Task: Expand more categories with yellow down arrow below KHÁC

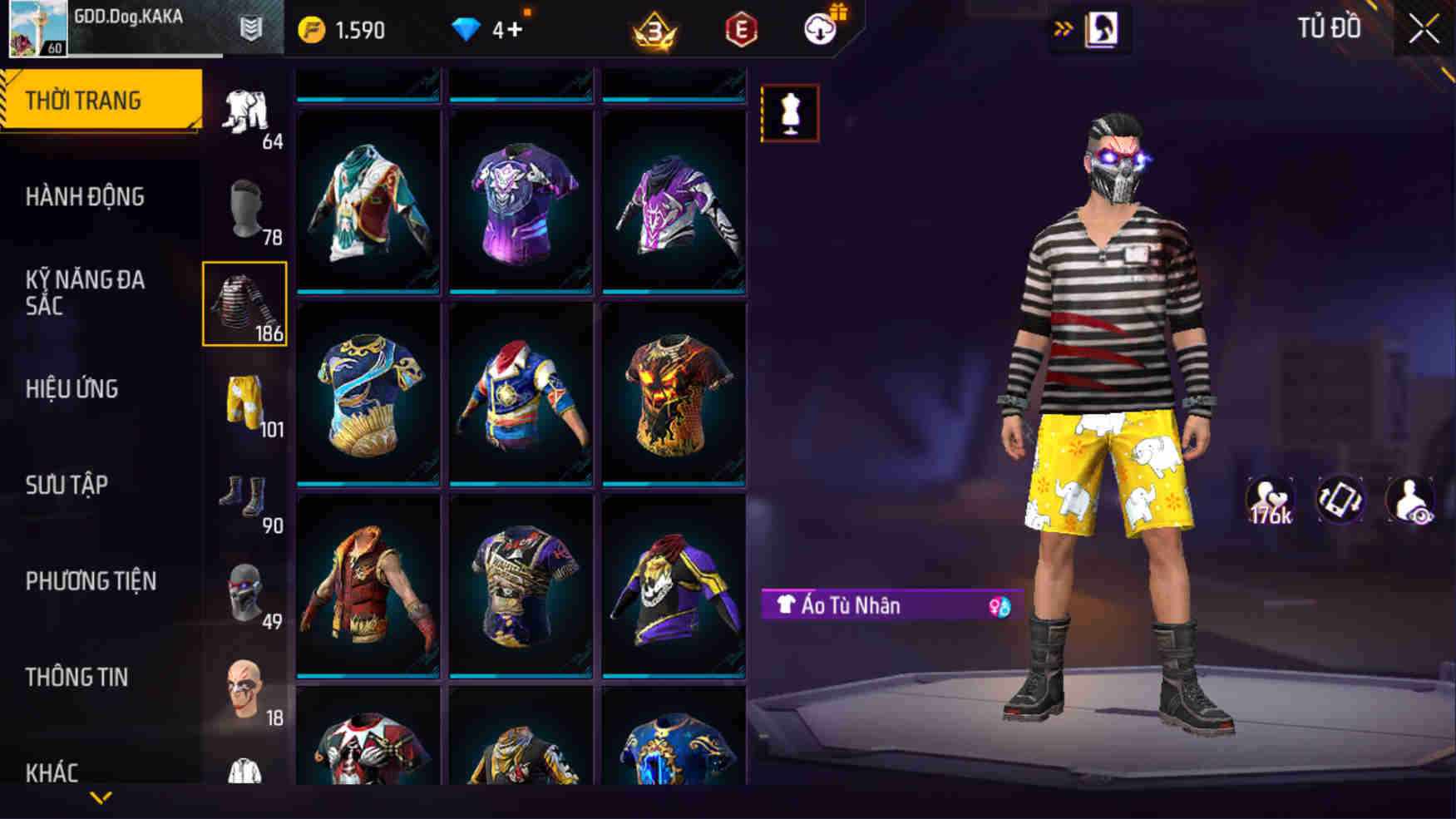Action: (x=100, y=800)
